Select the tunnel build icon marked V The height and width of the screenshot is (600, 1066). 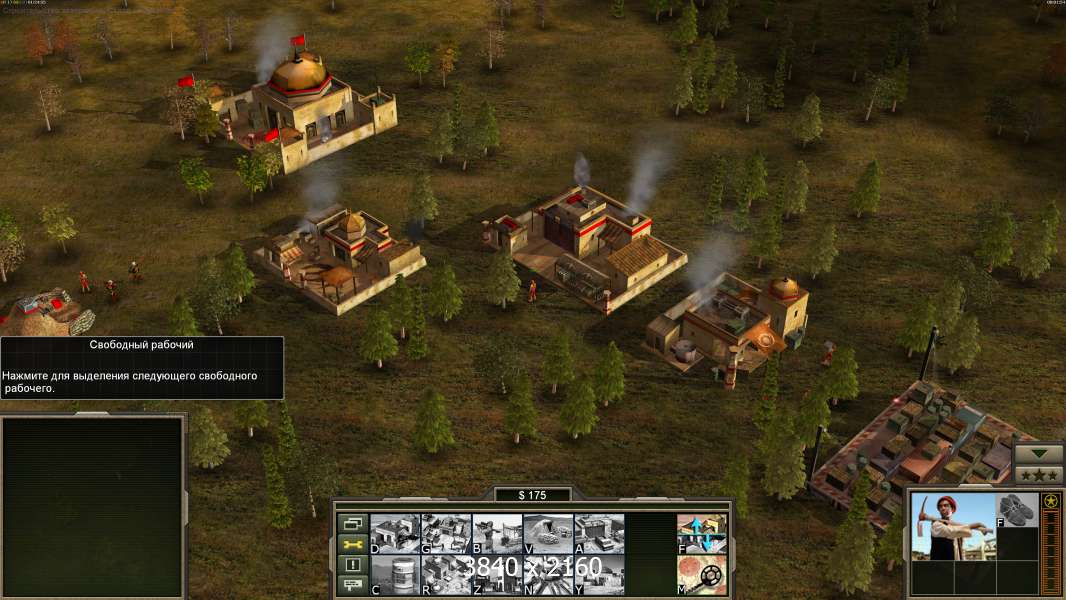(x=548, y=533)
